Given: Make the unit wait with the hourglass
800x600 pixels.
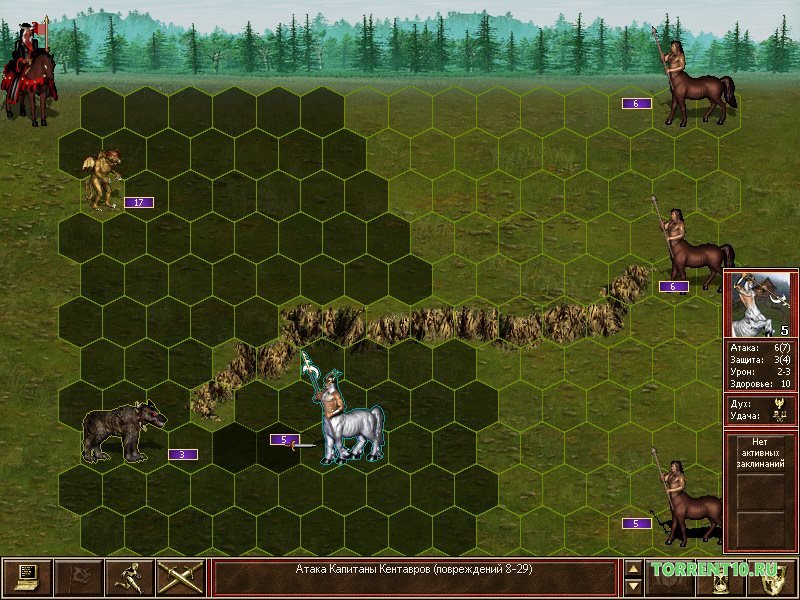Looking at the screenshot, I should [x=722, y=577].
